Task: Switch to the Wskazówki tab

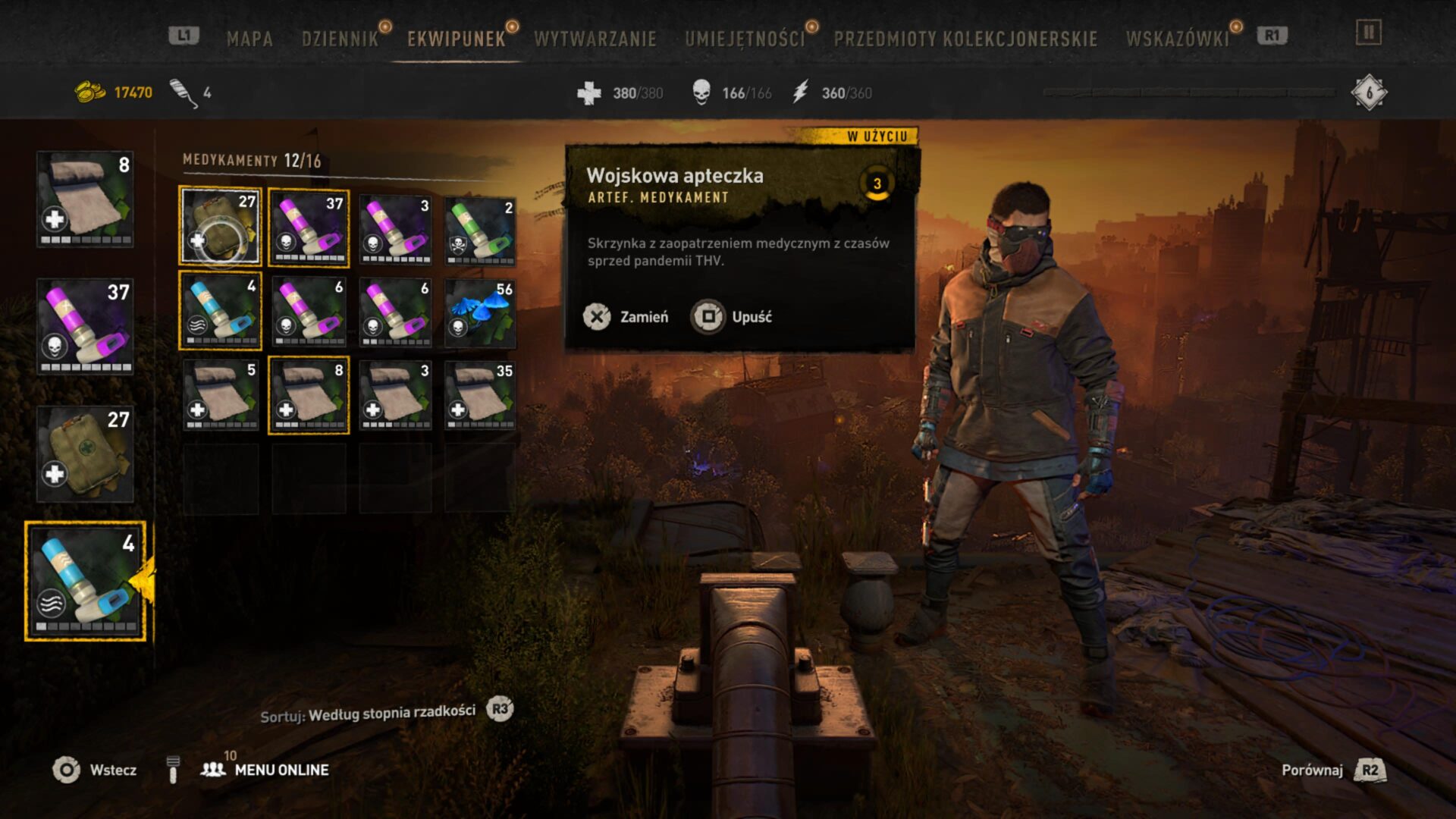Action: pos(1177,39)
